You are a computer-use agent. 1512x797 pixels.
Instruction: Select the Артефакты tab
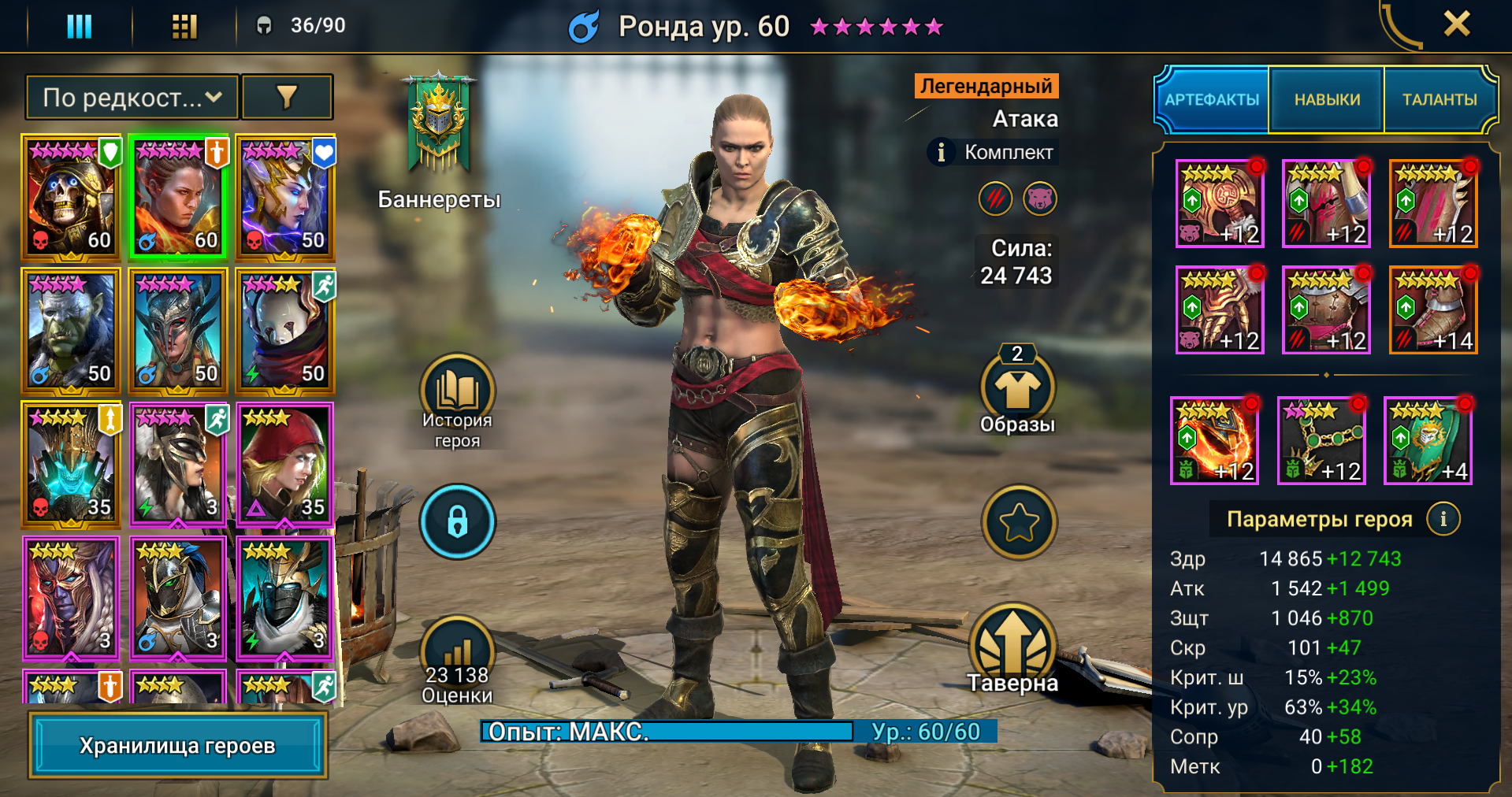pyautogui.click(x=1212, y=100)
